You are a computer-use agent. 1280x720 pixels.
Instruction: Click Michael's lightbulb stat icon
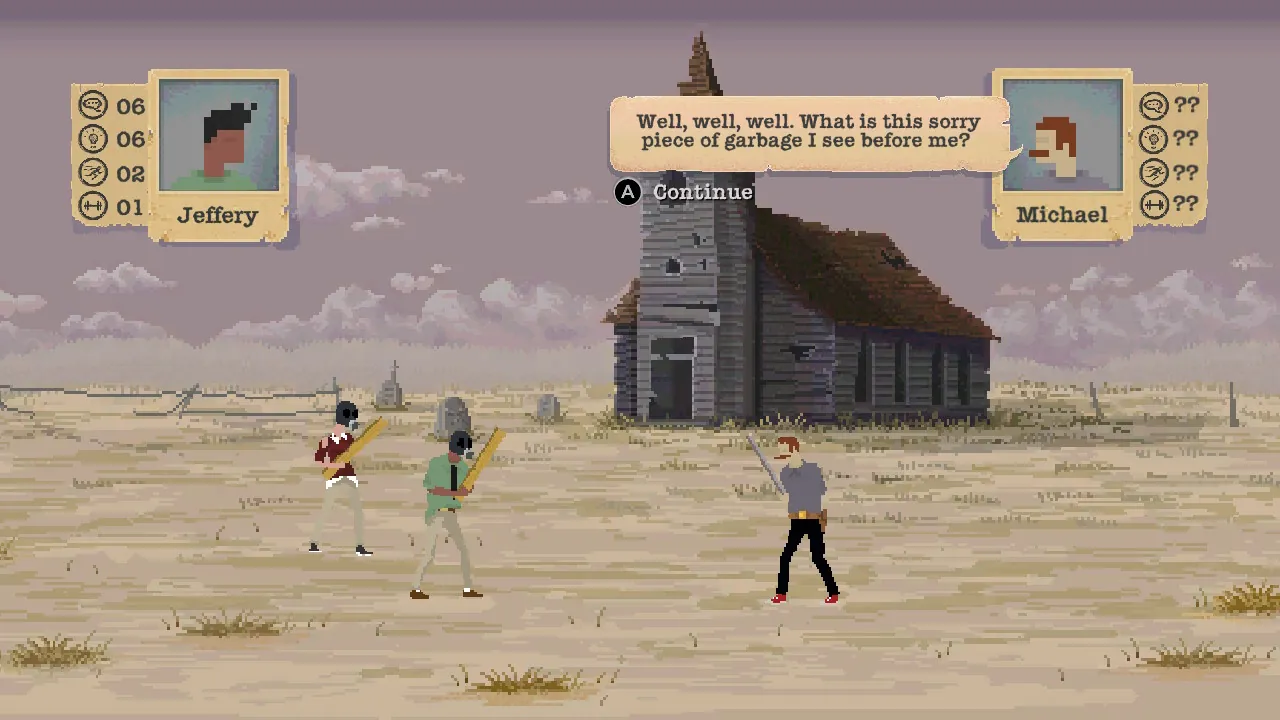click(1155, 139)
